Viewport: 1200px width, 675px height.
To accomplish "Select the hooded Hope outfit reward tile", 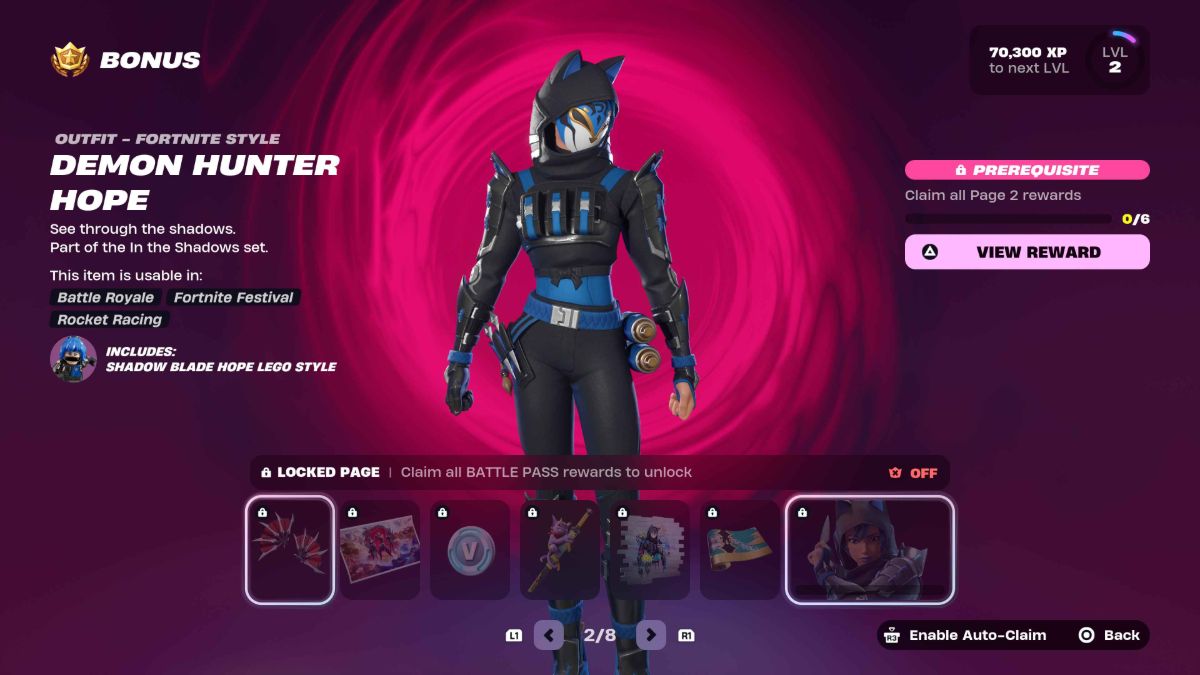I will click(x=869, y=550).
